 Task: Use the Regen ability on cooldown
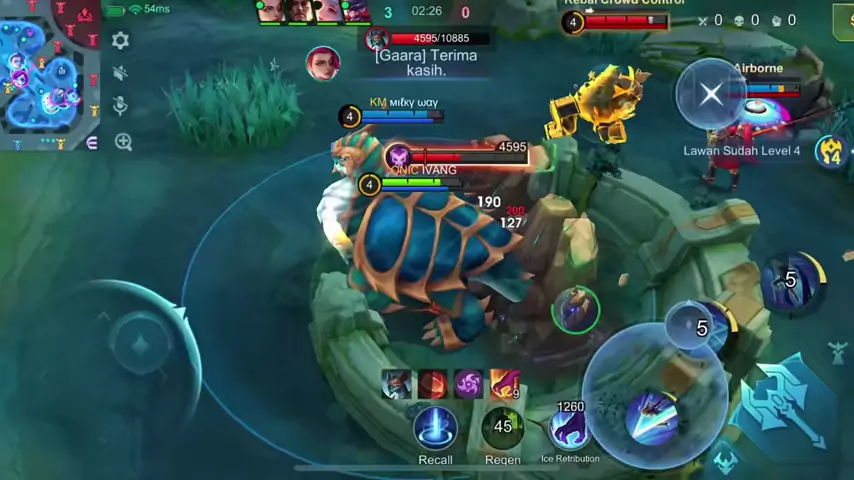pyautogui.click(x=502, y=428)
